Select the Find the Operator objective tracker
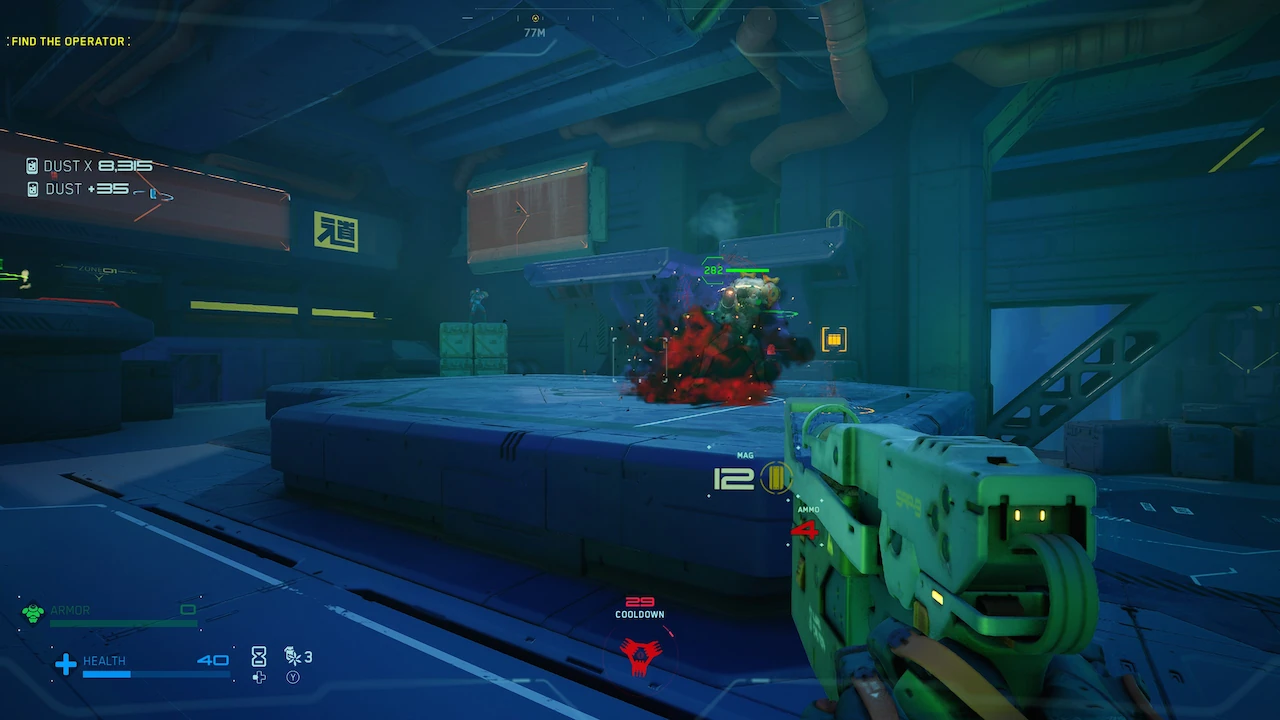Screen dimensions: 1280x720 click(x=68, y=41)
